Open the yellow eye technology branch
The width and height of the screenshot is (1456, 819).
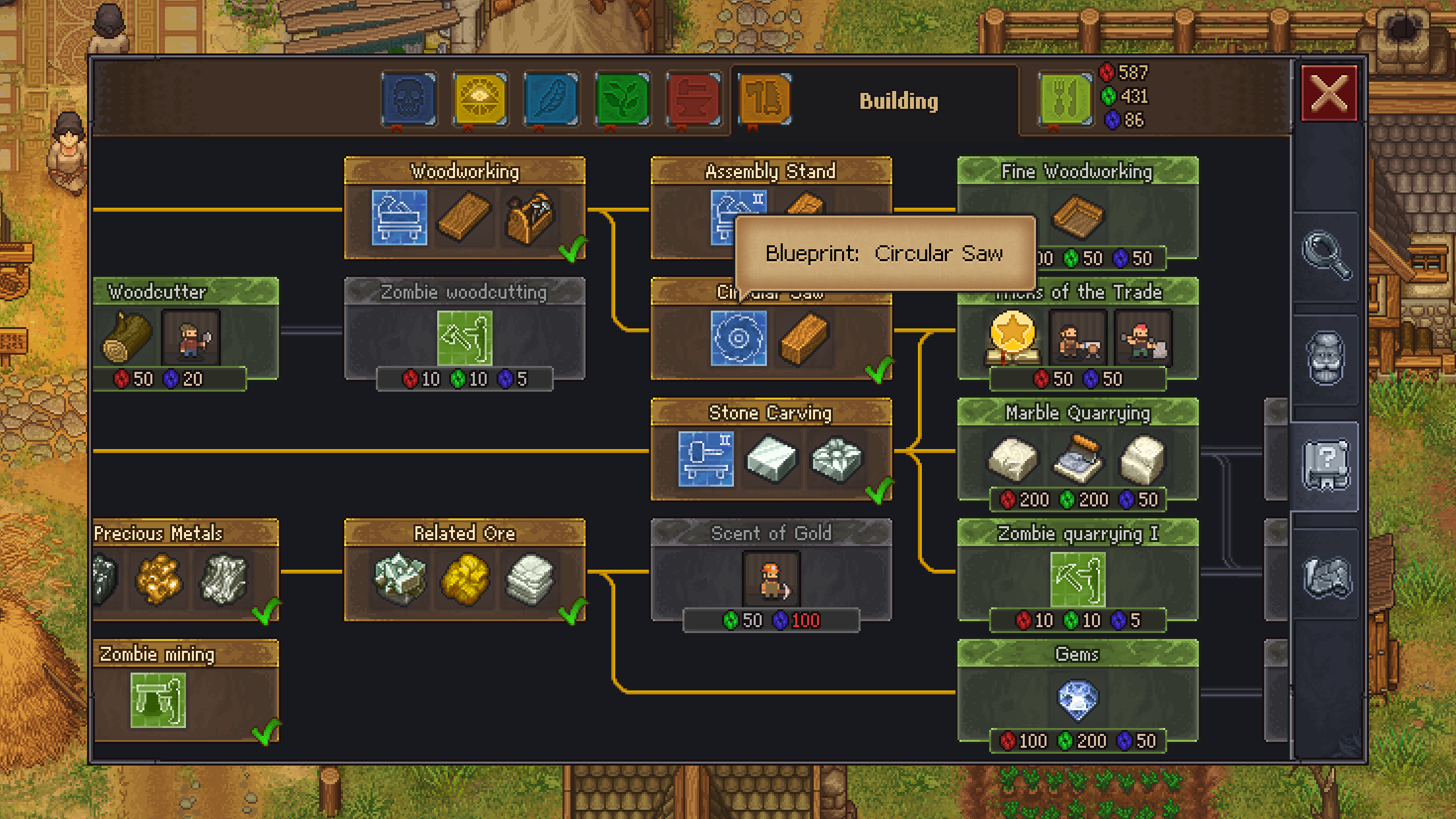coord(479,99)
